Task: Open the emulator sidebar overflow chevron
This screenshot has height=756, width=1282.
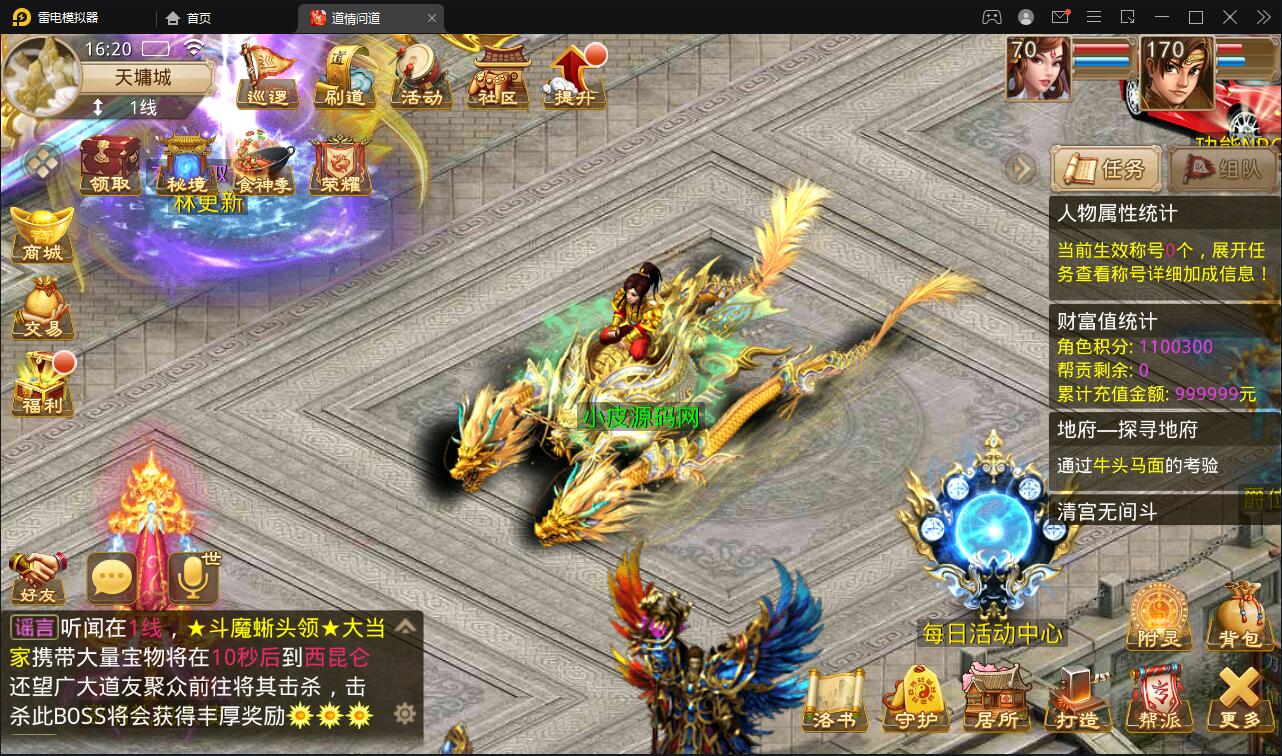Action: [1262, 16]
